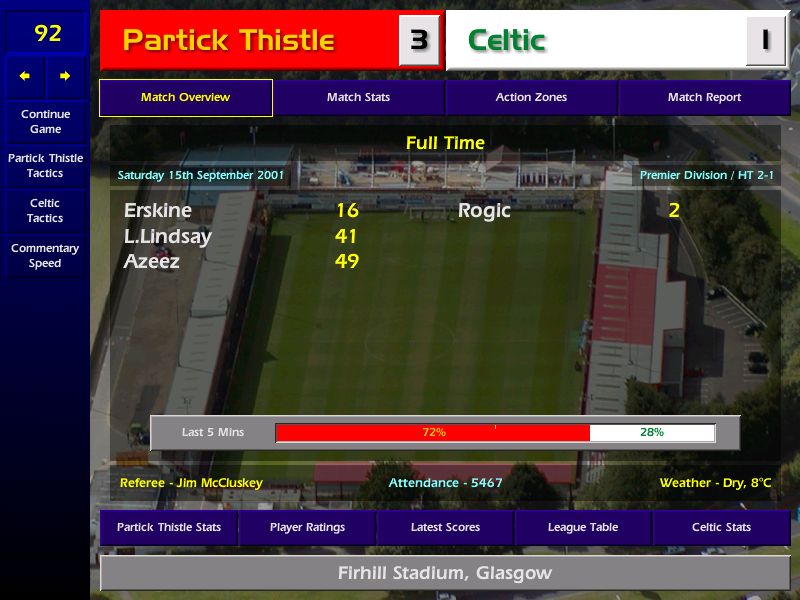Image resolution: width=800 pixels, height=600 pixels.
Task: Select Celtic goalscorer Rogic
Action: pyautogui.click(x=484, y=211)
